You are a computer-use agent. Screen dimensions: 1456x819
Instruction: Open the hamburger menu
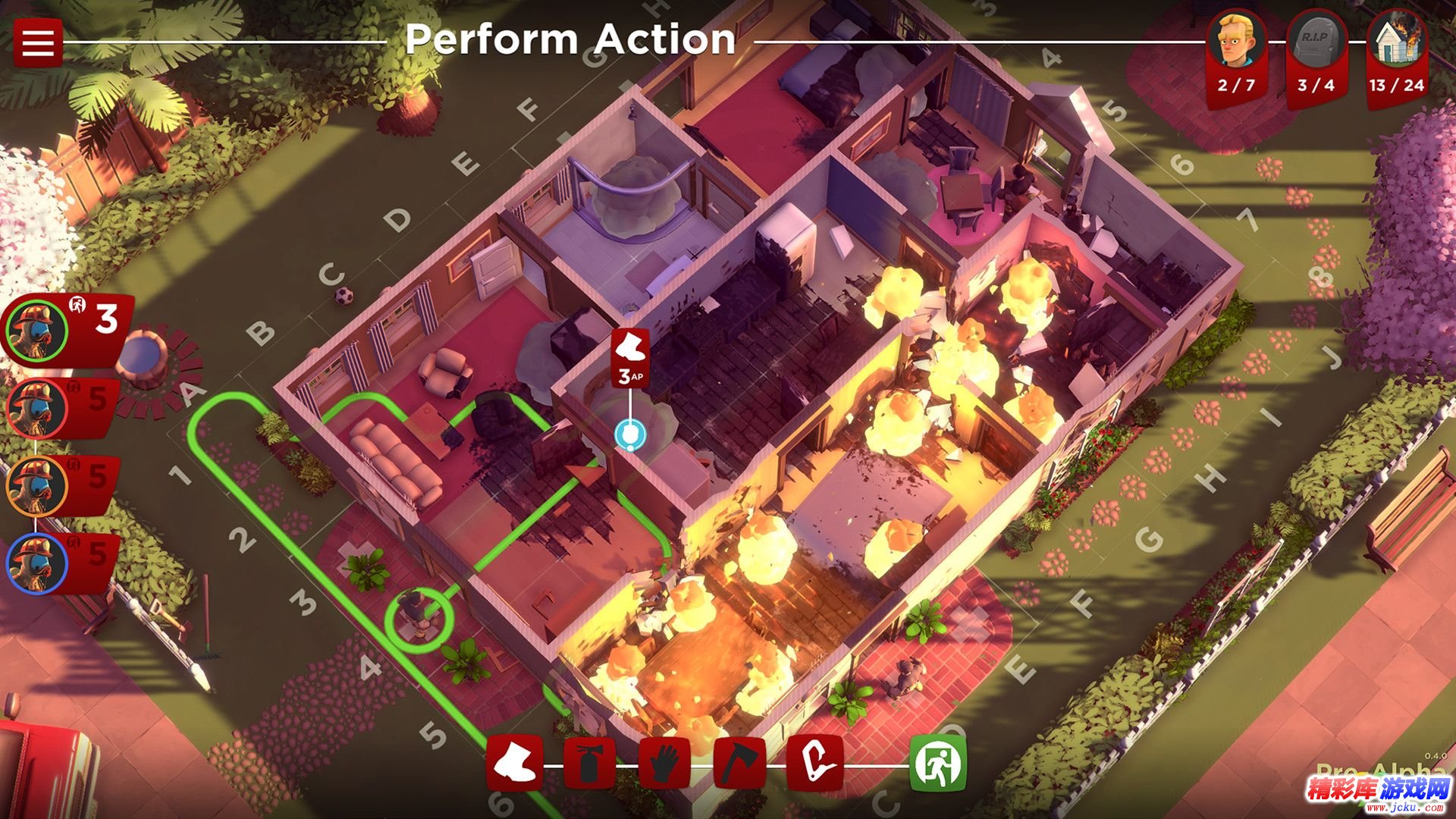[x=37, y=42]
